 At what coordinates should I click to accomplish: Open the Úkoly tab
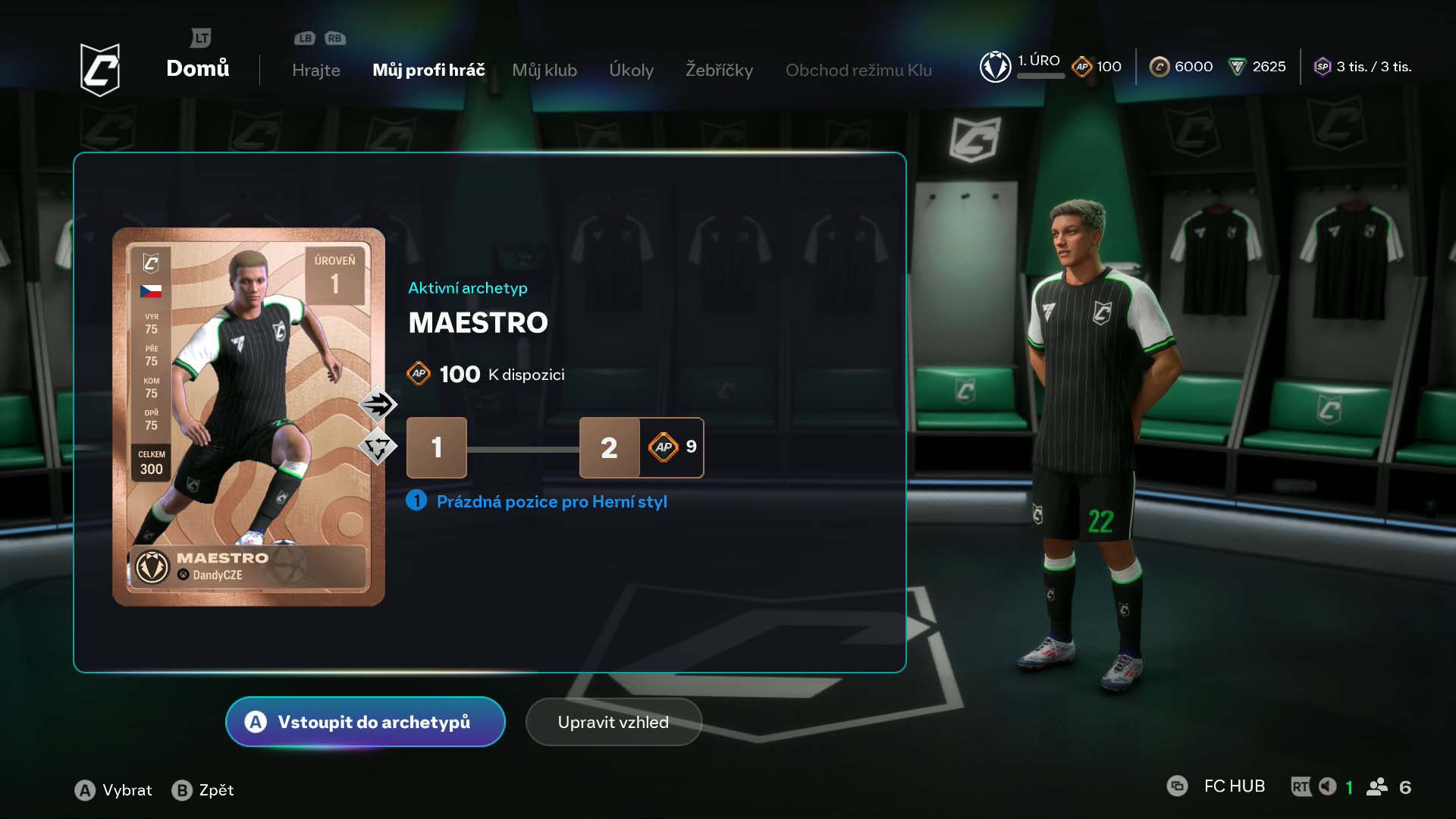click(631, 70)
